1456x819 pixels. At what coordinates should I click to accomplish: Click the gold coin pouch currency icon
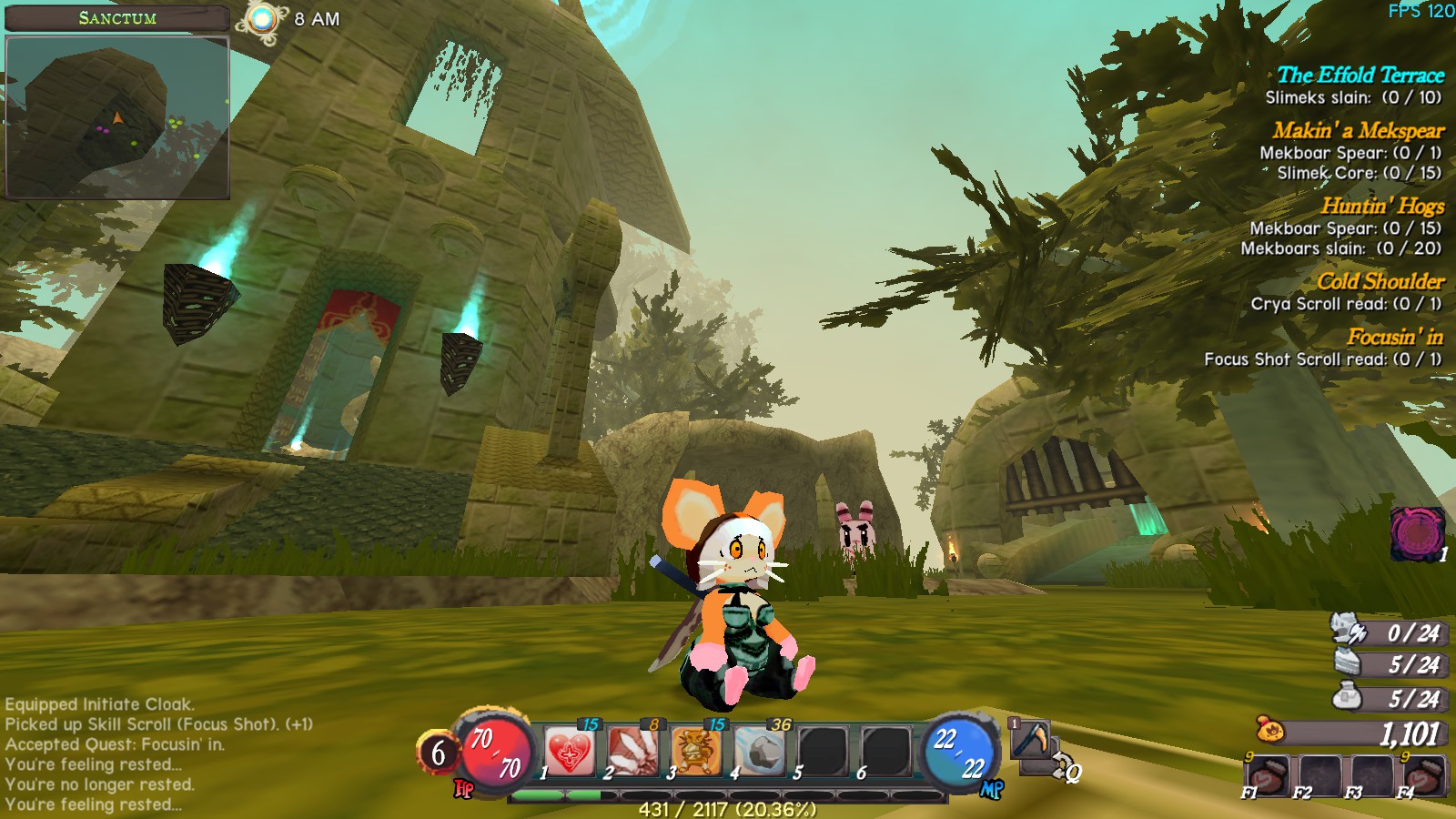pyautogui.click(x=1269, y=730)
